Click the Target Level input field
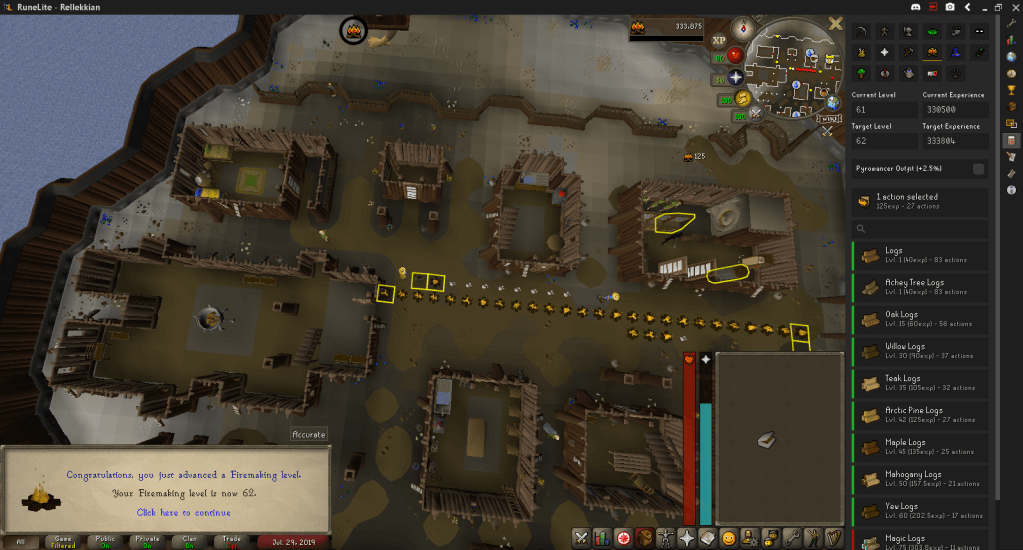The height and width of the screenshot is (550, 1023). [884, 142]
